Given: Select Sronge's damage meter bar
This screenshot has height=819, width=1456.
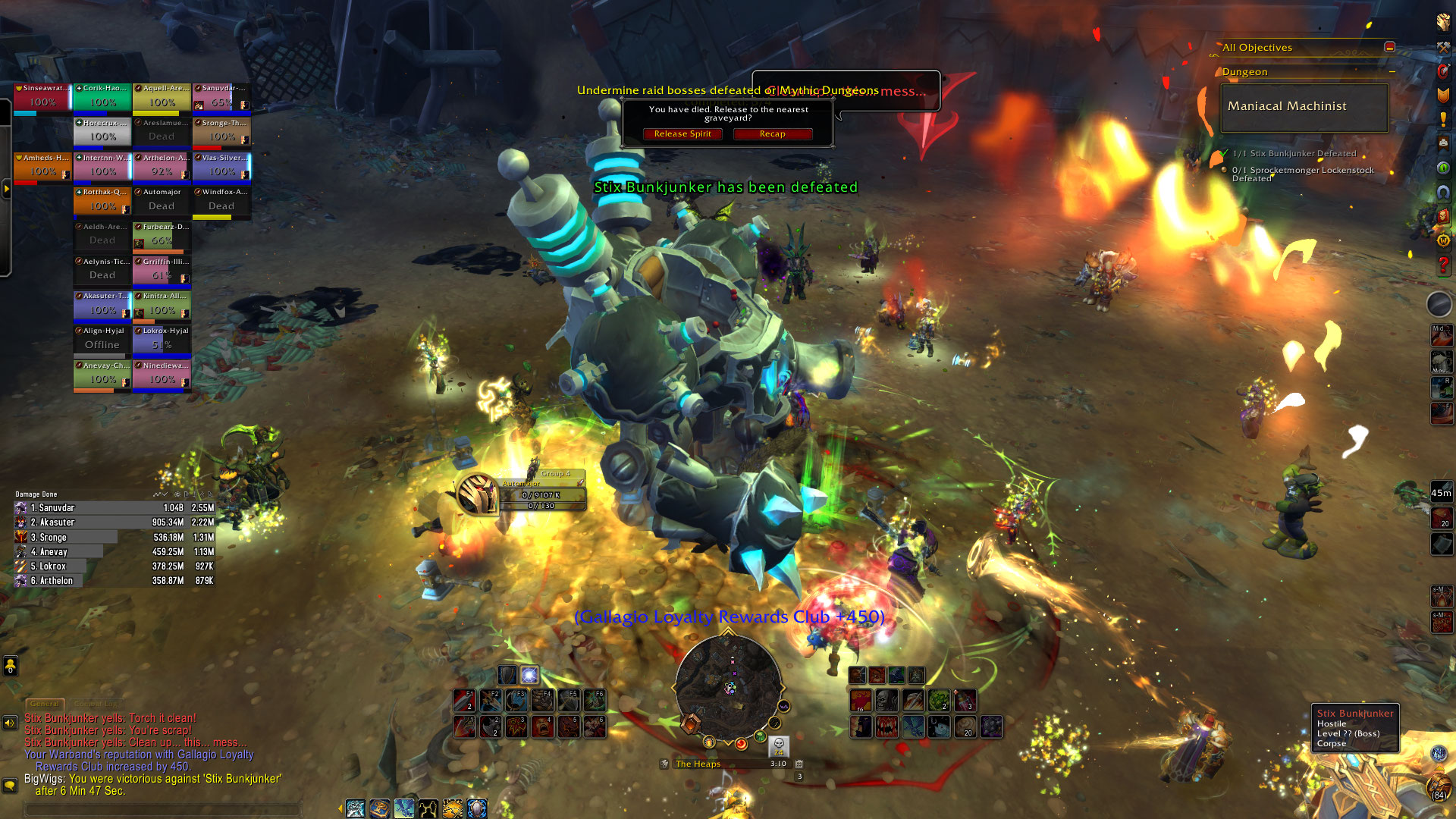Looking at the screenshot, I should 114,537.
